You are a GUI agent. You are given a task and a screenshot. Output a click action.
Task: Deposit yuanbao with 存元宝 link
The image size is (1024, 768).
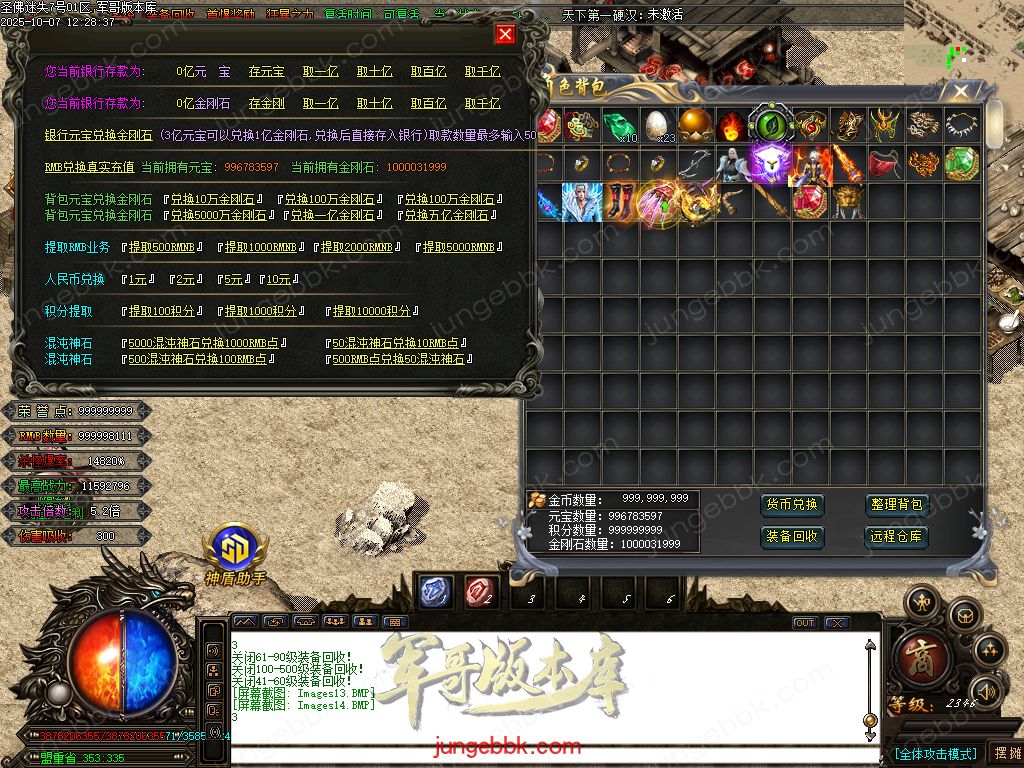tap(266, 72)
